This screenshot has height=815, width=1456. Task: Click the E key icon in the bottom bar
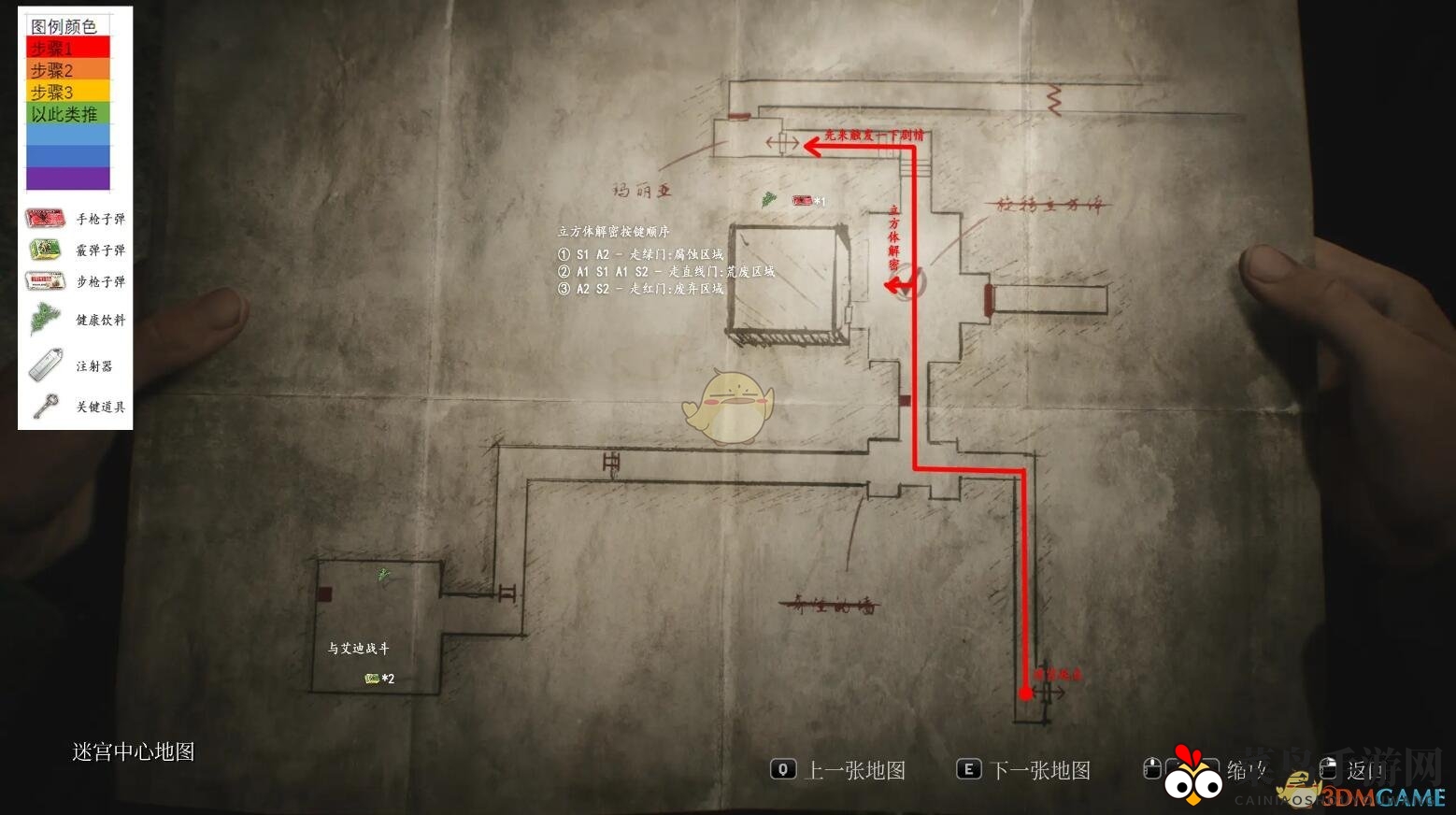tap(967, 770)
